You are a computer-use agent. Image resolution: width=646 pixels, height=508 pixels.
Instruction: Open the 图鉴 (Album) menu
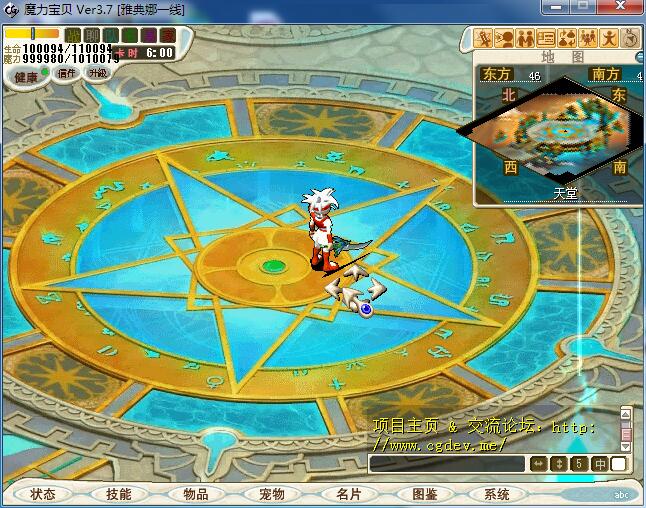(x=425, y=494)
